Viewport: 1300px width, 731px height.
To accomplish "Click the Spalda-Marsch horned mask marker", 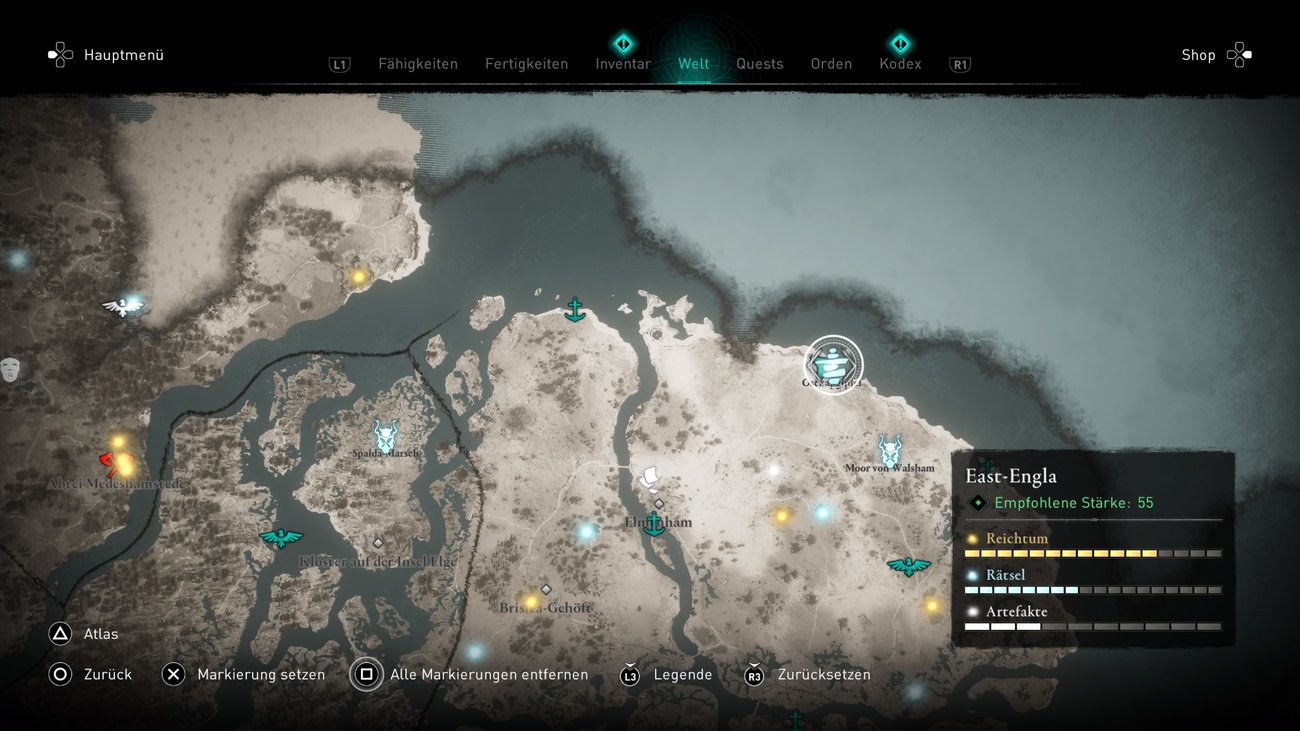I will pyautogui.click(x=385, y=435).
